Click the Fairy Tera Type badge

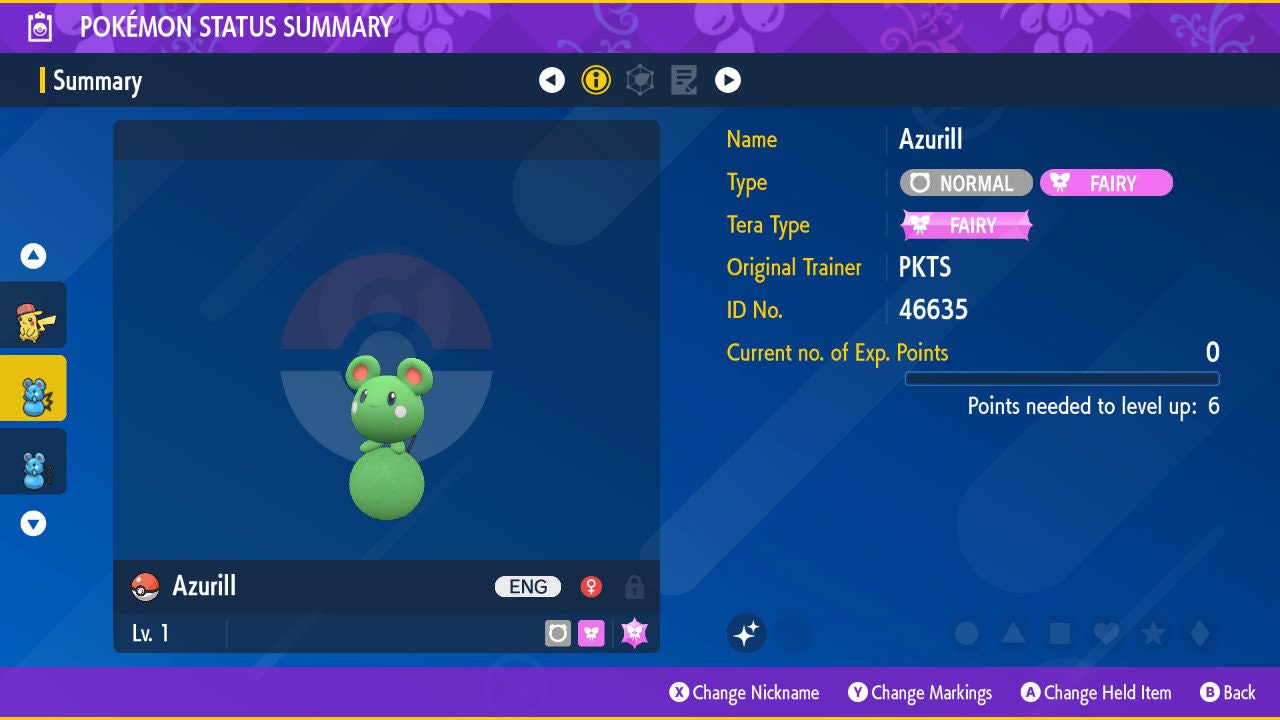point(966,225)
